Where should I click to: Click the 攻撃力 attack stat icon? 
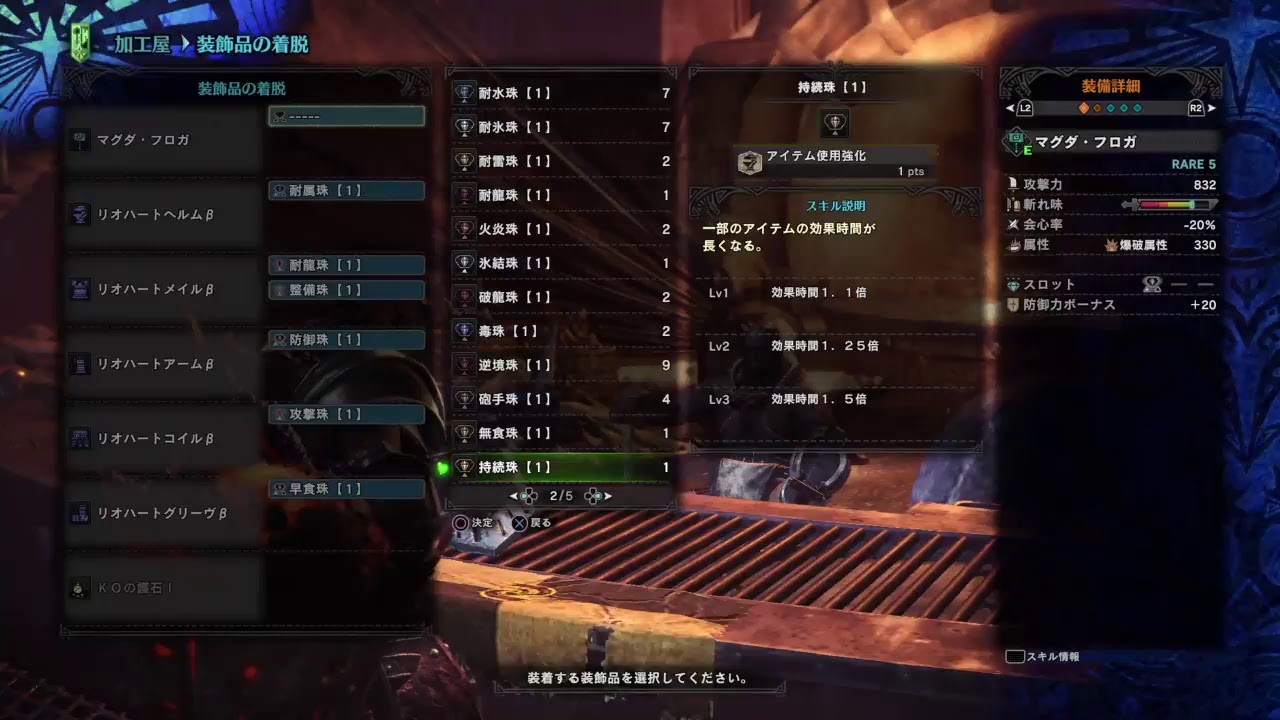click(x=1013, y=185)
